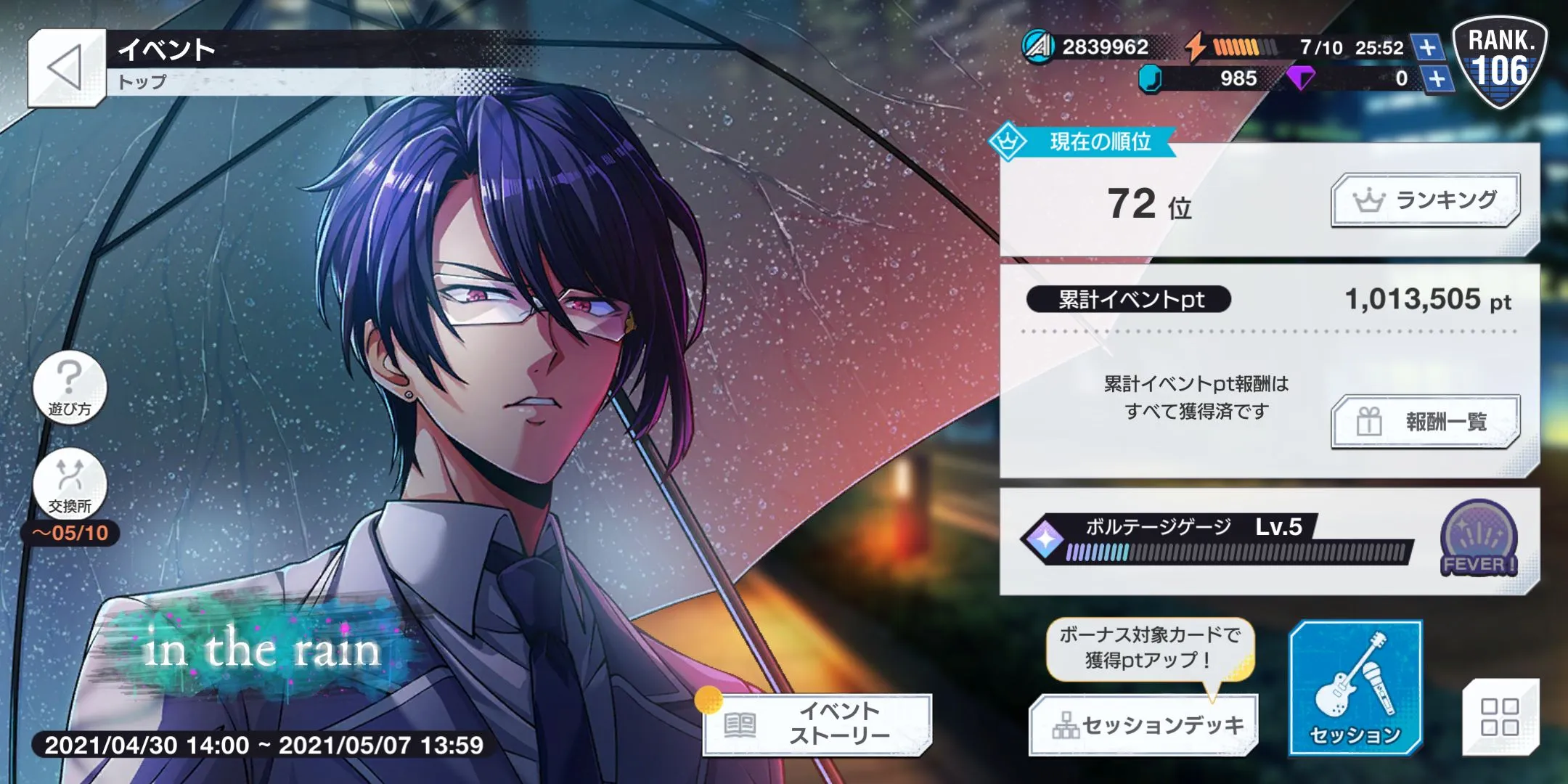The image size is (1568, 784).
Task: Open the 遊び方 how-to-play help
Action: click(x=70, y=386)
